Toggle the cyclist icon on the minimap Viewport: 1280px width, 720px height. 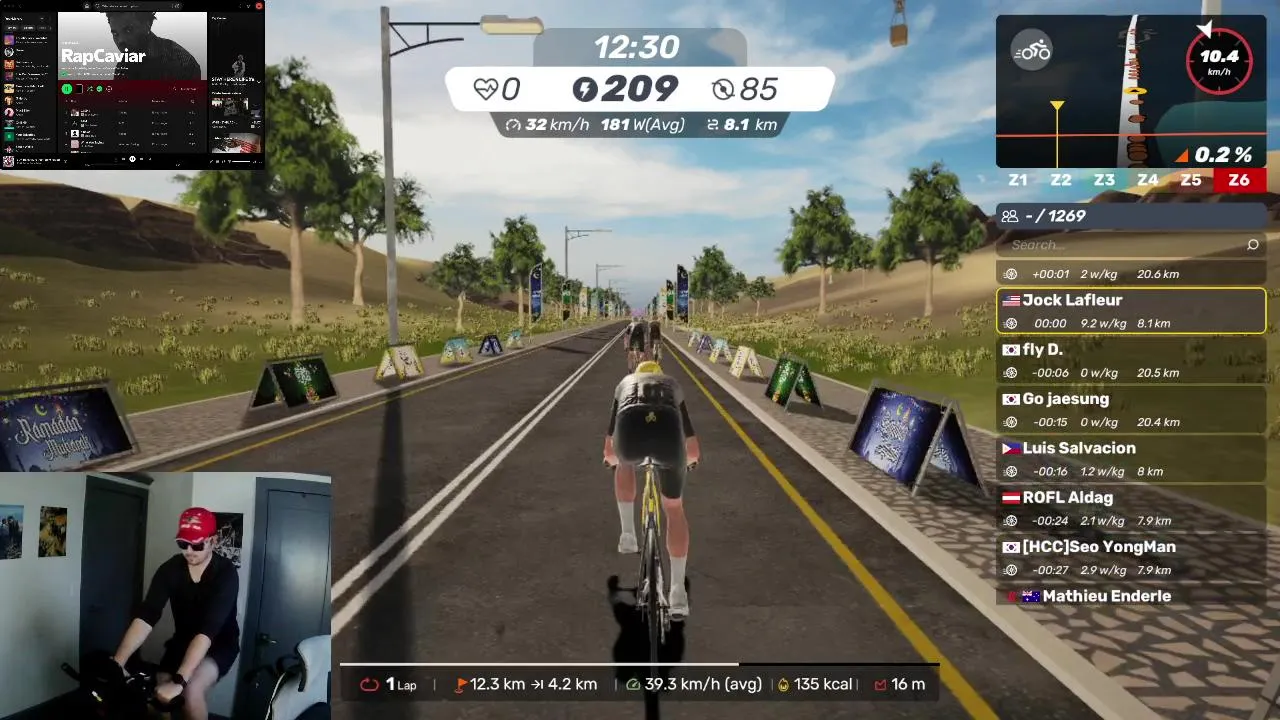[1031, 52]
